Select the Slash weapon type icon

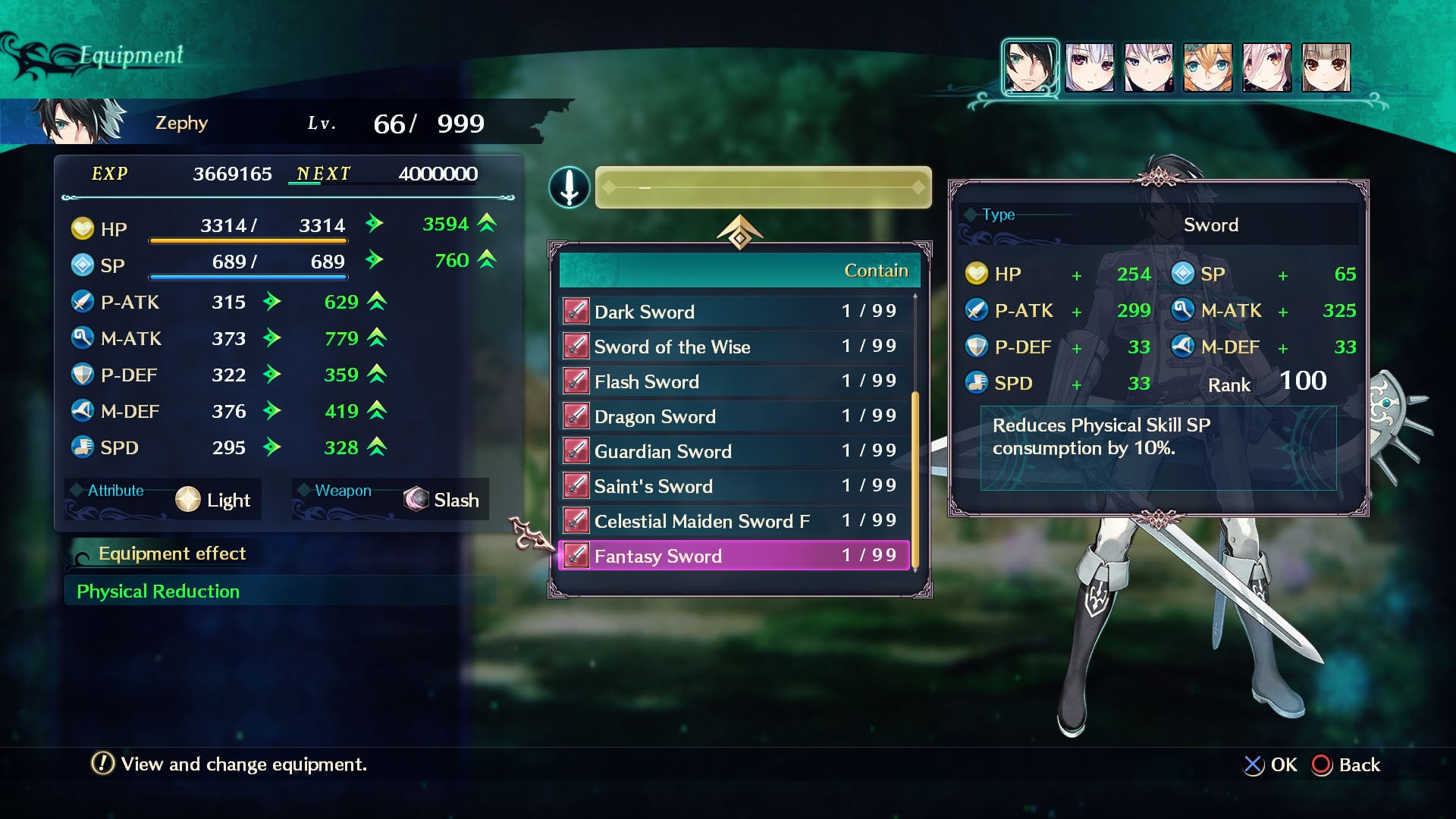(415, 499)
